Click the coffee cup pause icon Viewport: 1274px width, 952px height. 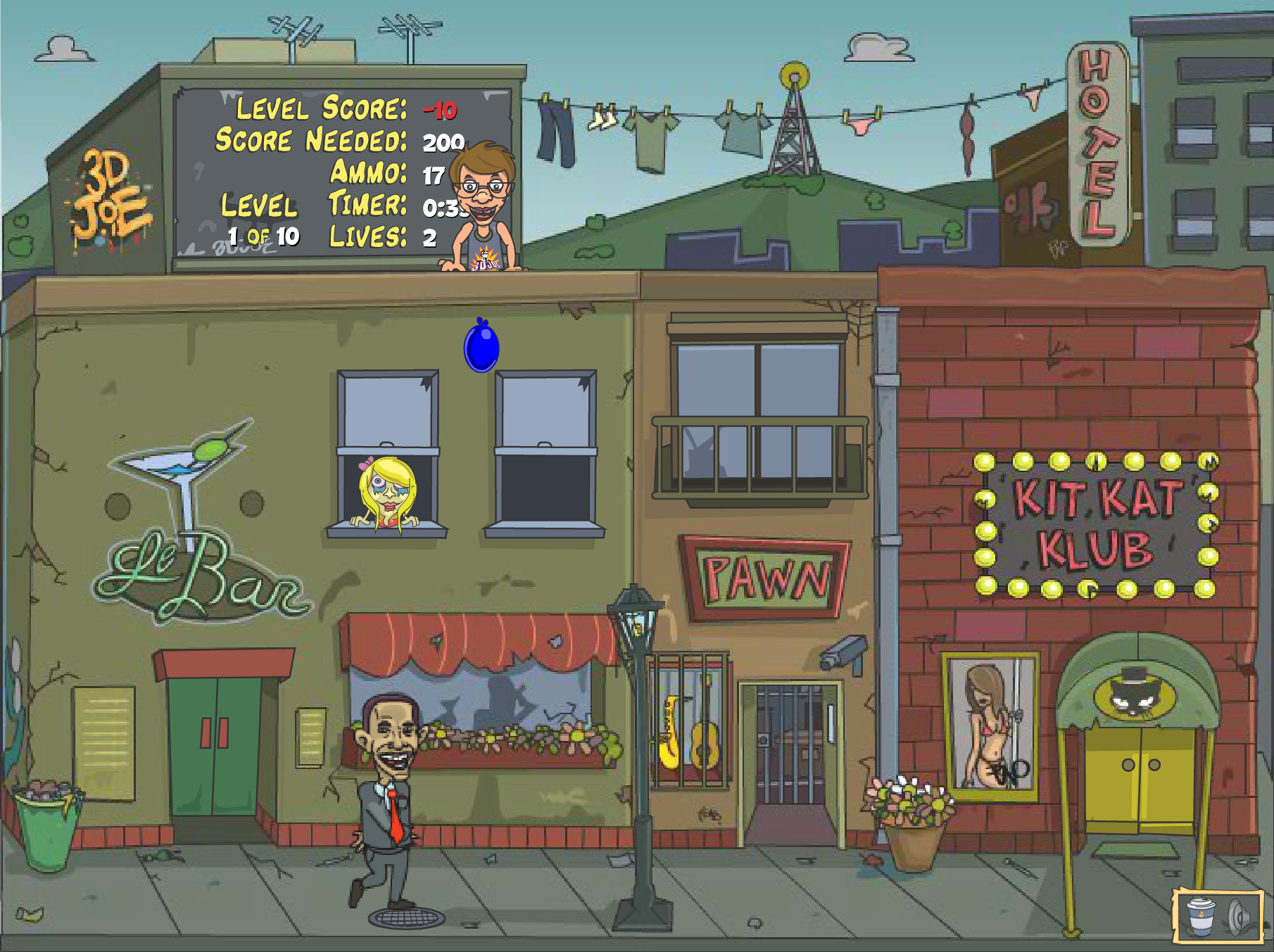click(x=1201, y=916)
